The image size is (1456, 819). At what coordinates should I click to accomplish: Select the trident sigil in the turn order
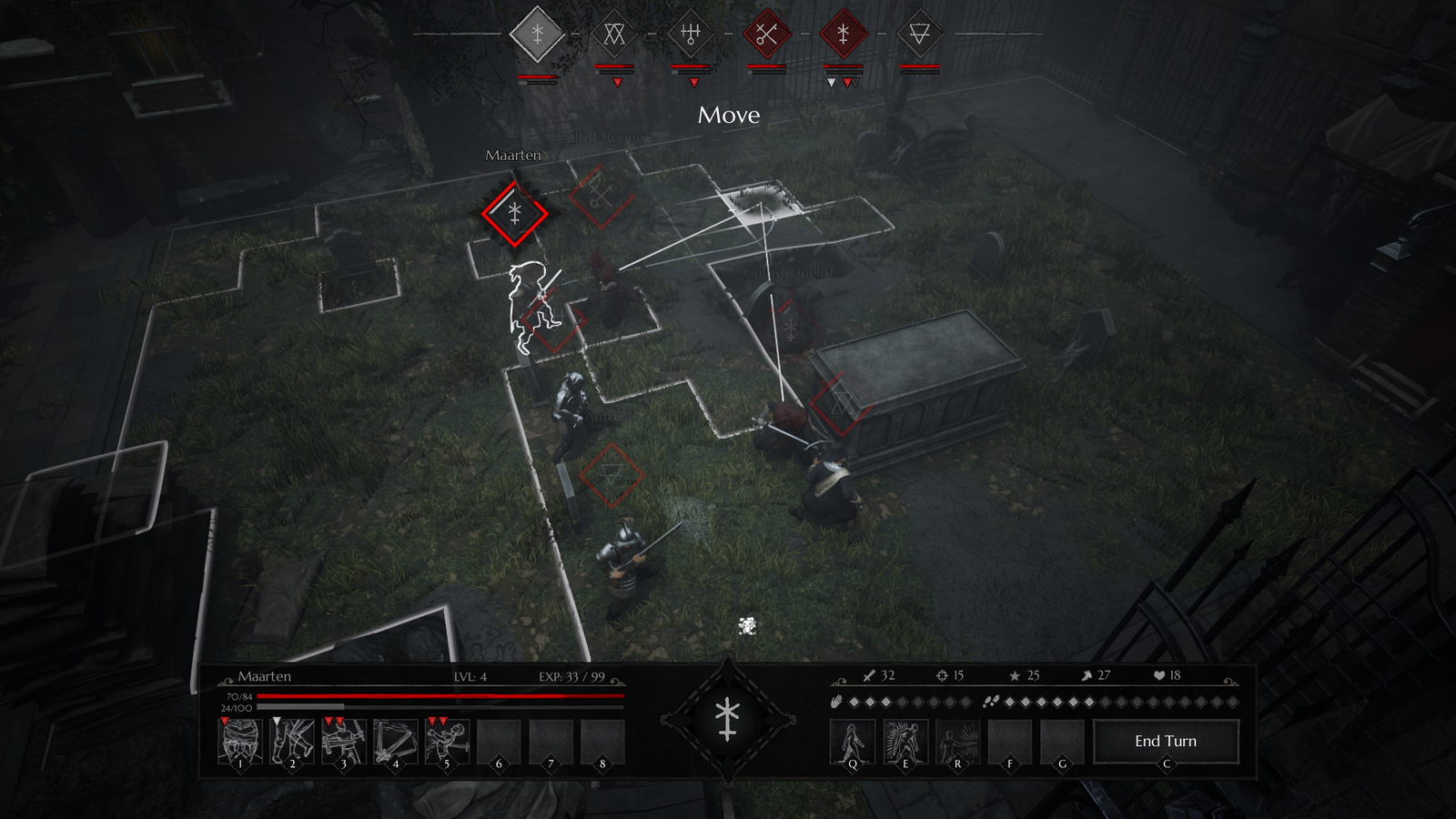(691, 35)
